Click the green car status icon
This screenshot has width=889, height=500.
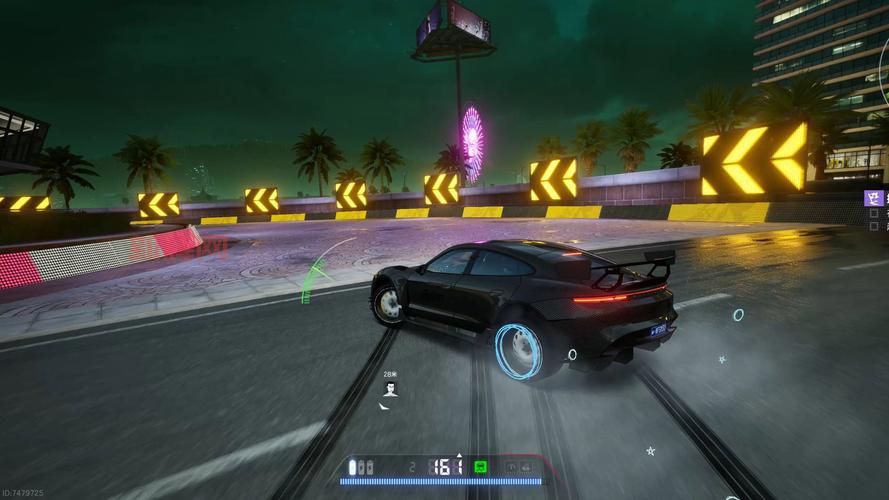click(480, 467)
